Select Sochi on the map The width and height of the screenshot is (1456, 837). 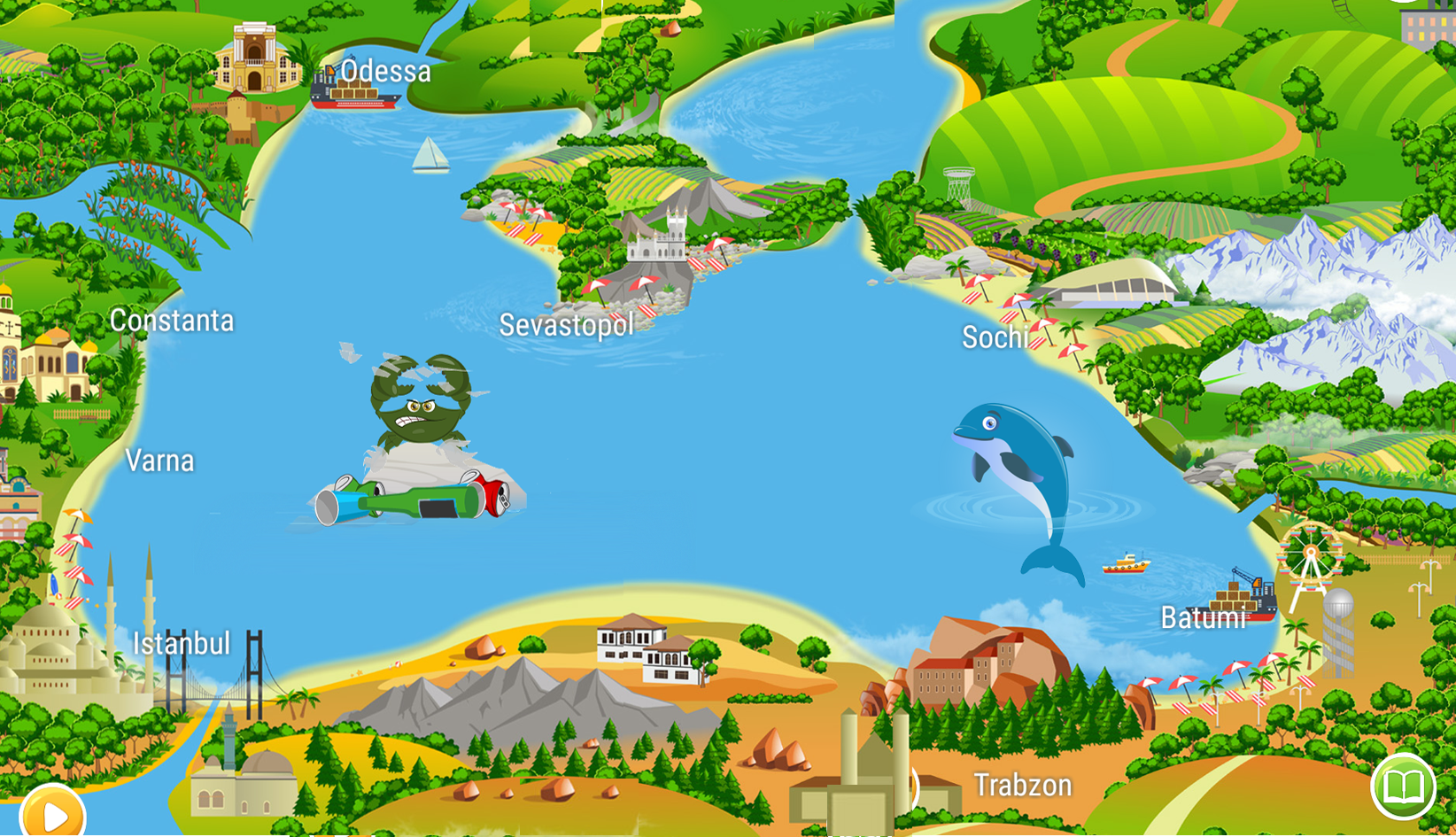pos(995,337)
